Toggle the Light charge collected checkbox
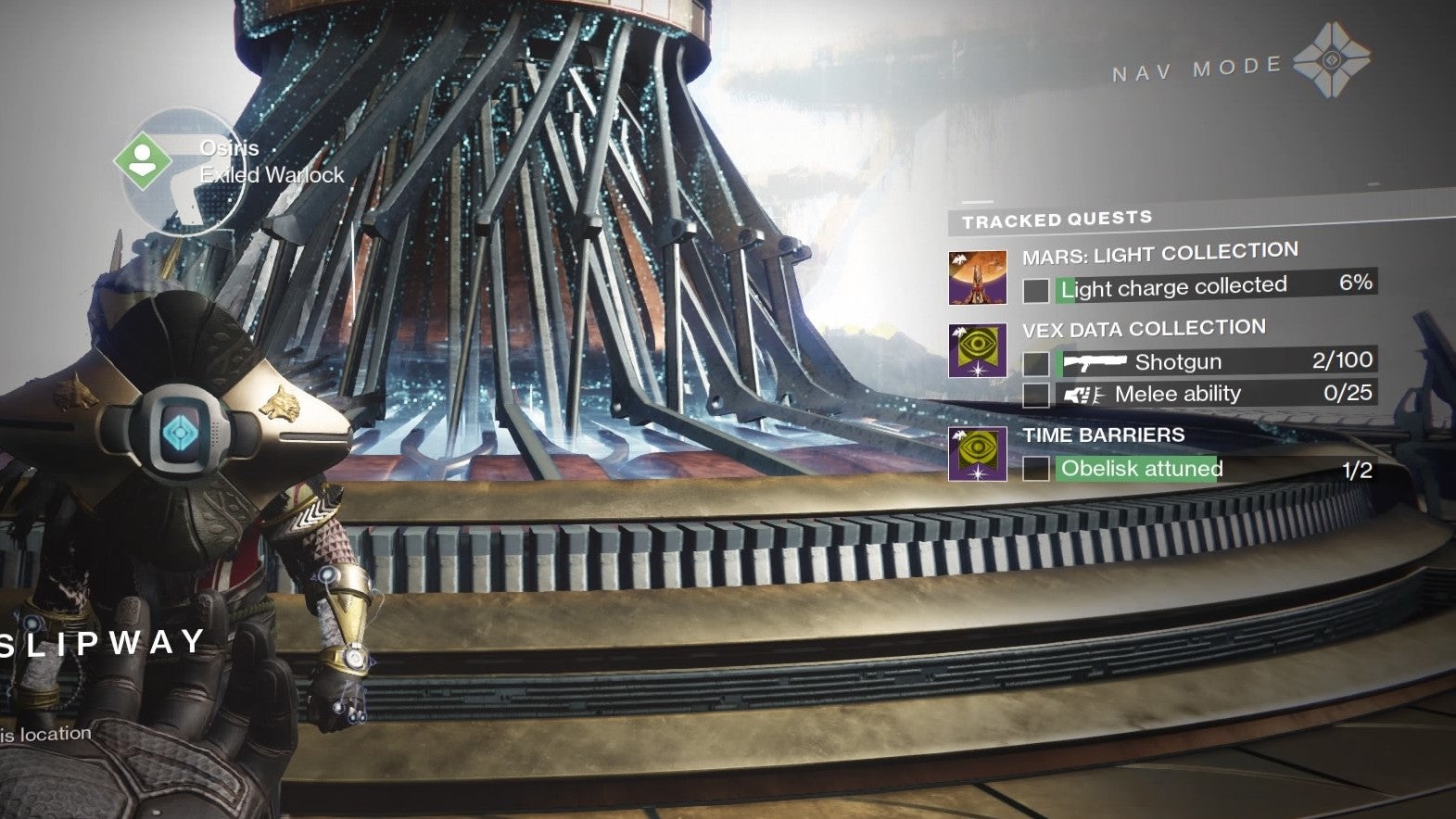Image resolution: width=1456 pixels, height=819 pixels. [1035, 291]
